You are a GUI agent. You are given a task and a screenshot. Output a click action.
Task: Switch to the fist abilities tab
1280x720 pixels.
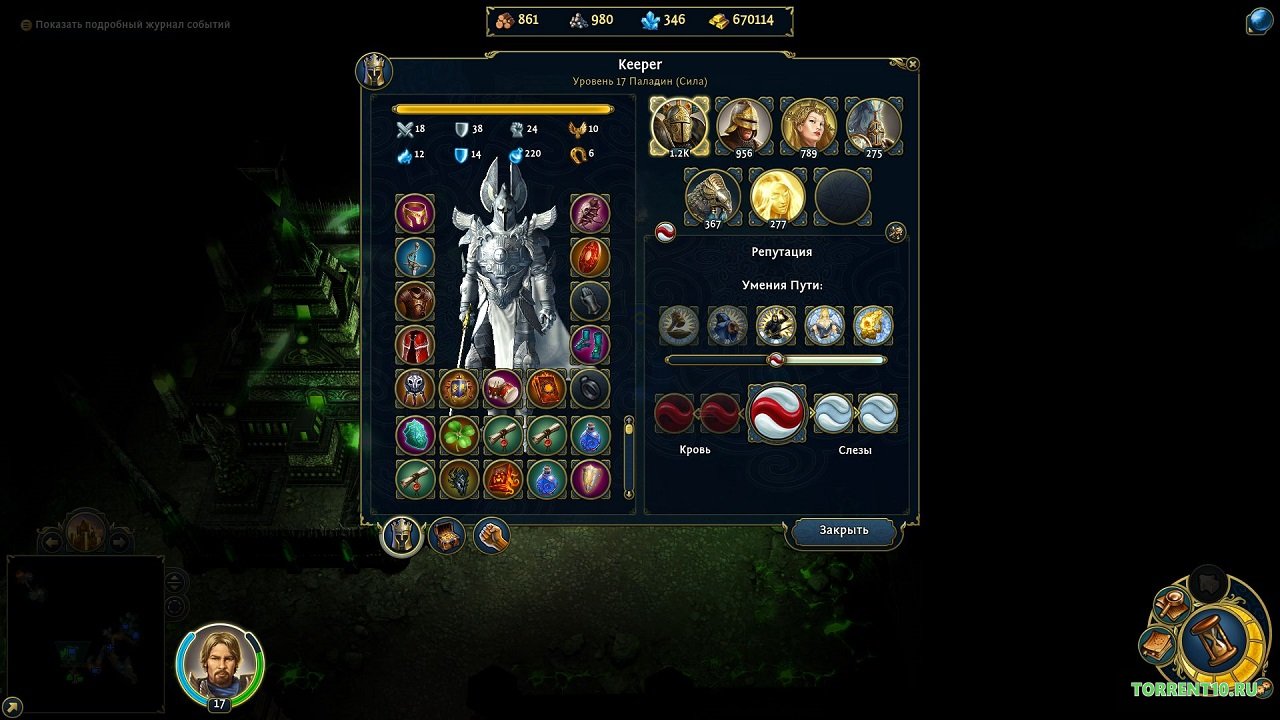pos(491,537)
